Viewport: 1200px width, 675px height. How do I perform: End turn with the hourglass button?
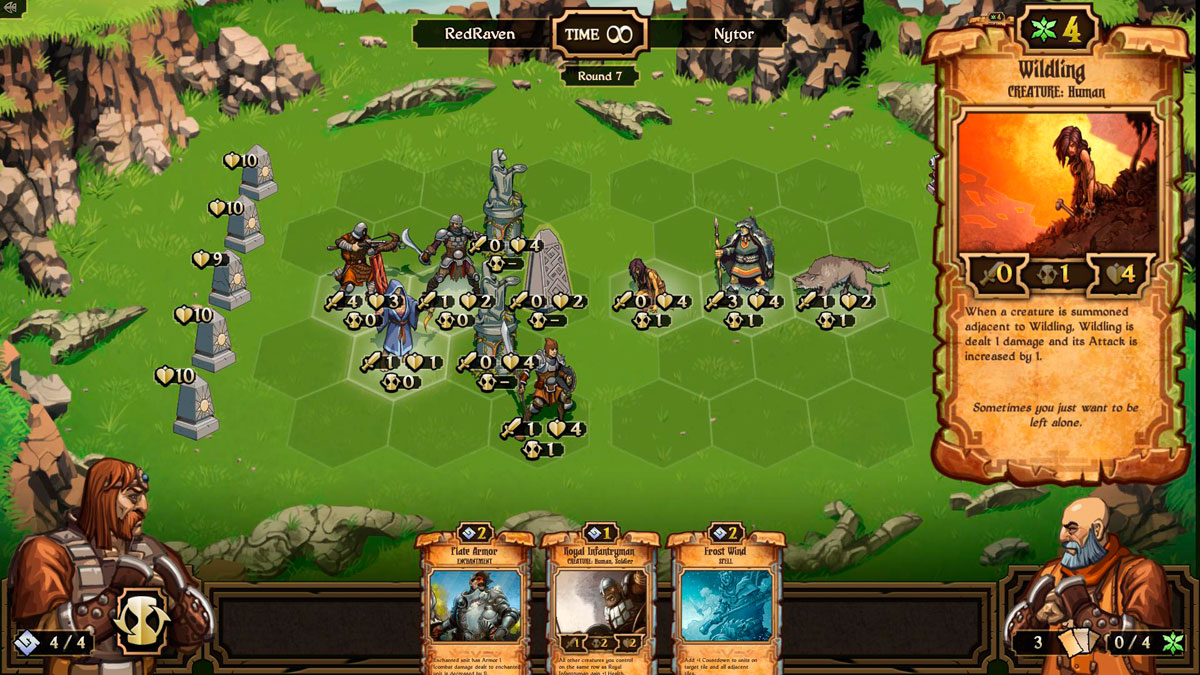141,621
